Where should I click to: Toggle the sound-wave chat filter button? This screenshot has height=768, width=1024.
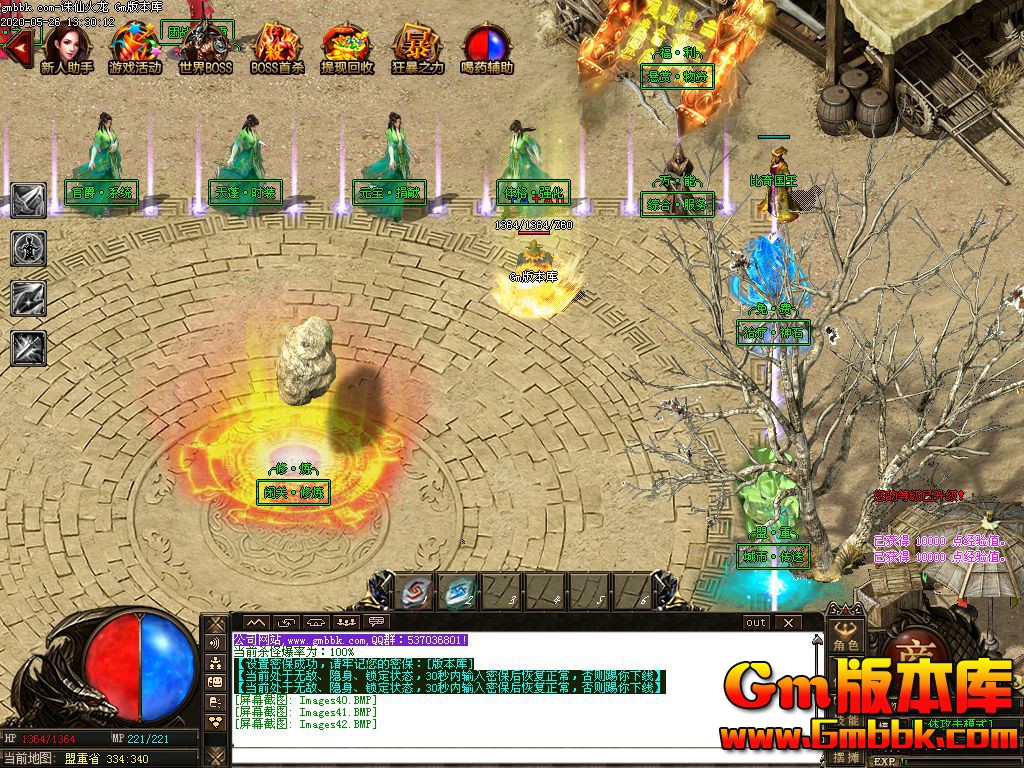tap(215, 643)
